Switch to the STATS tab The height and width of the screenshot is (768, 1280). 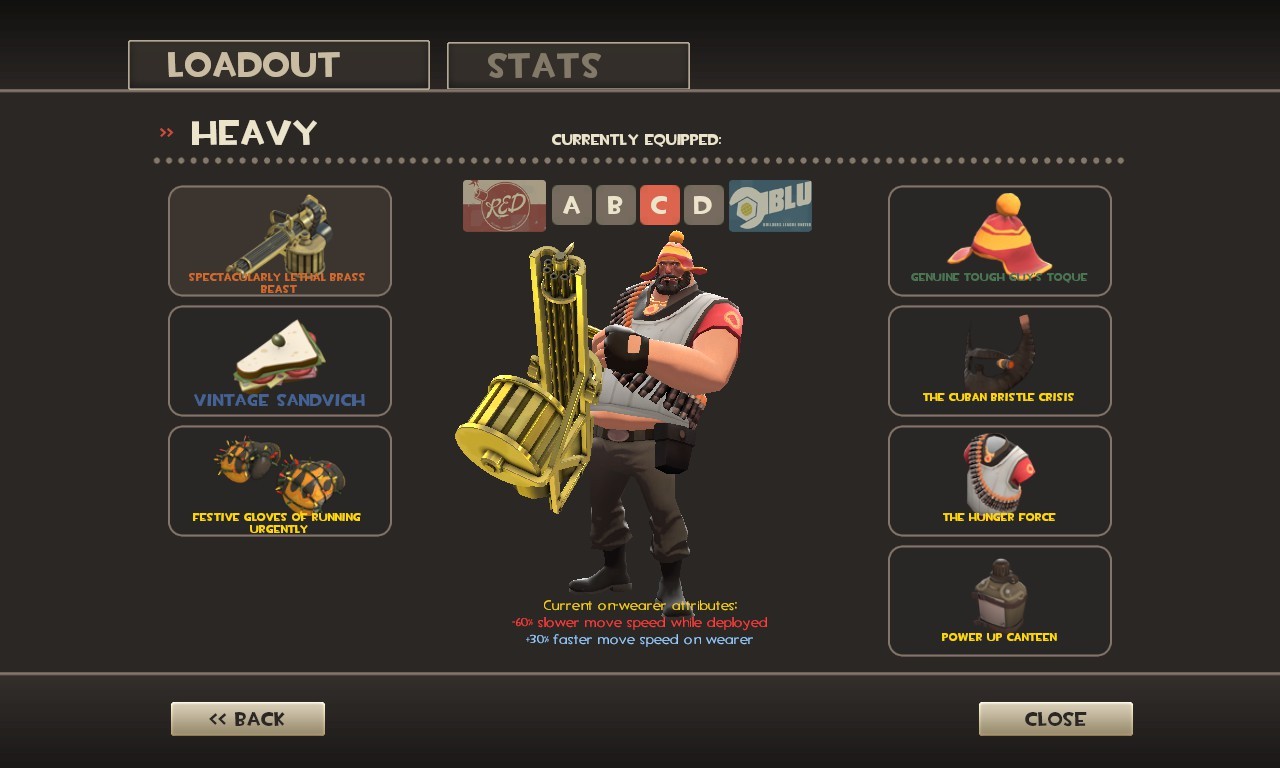click(567, 65)
